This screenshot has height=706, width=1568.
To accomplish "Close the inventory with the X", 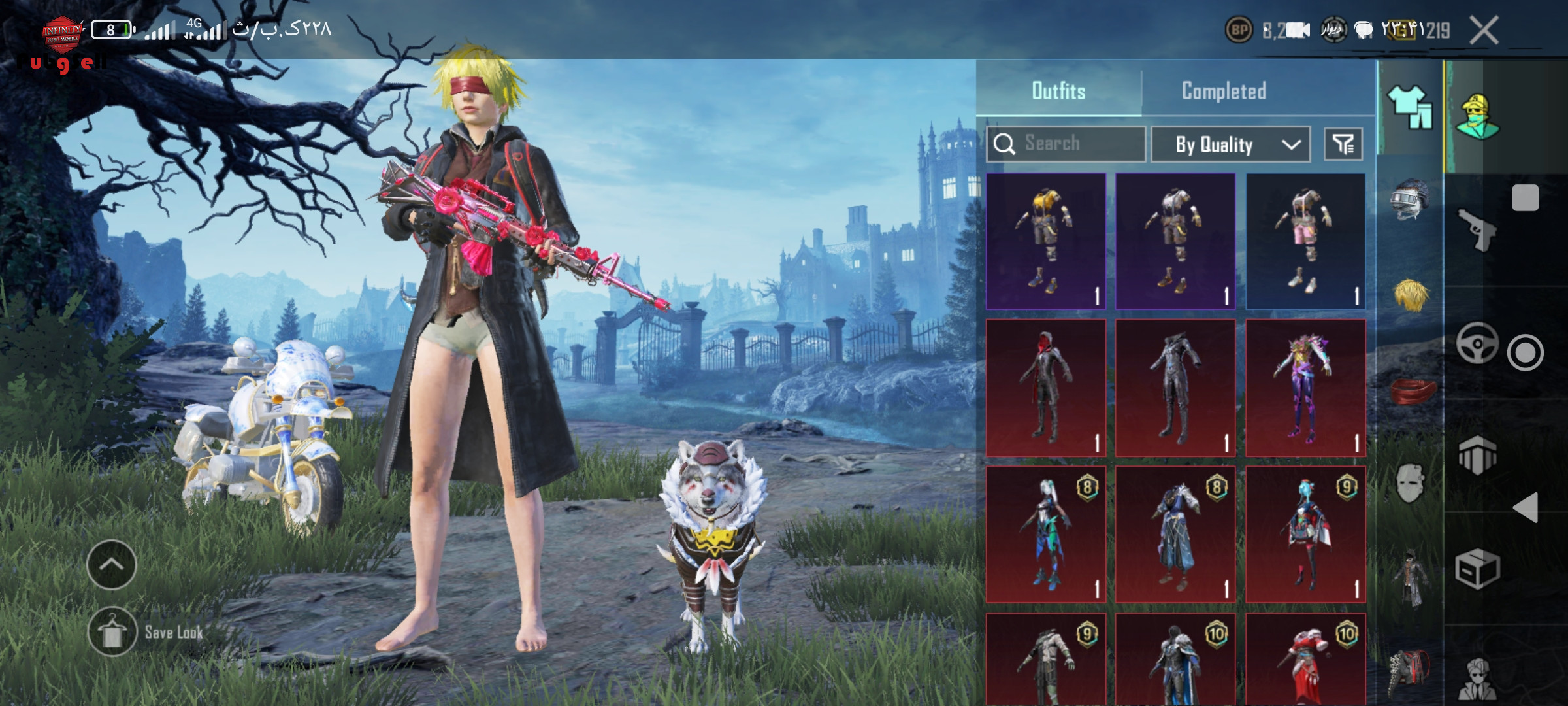I will point(1484,30).
